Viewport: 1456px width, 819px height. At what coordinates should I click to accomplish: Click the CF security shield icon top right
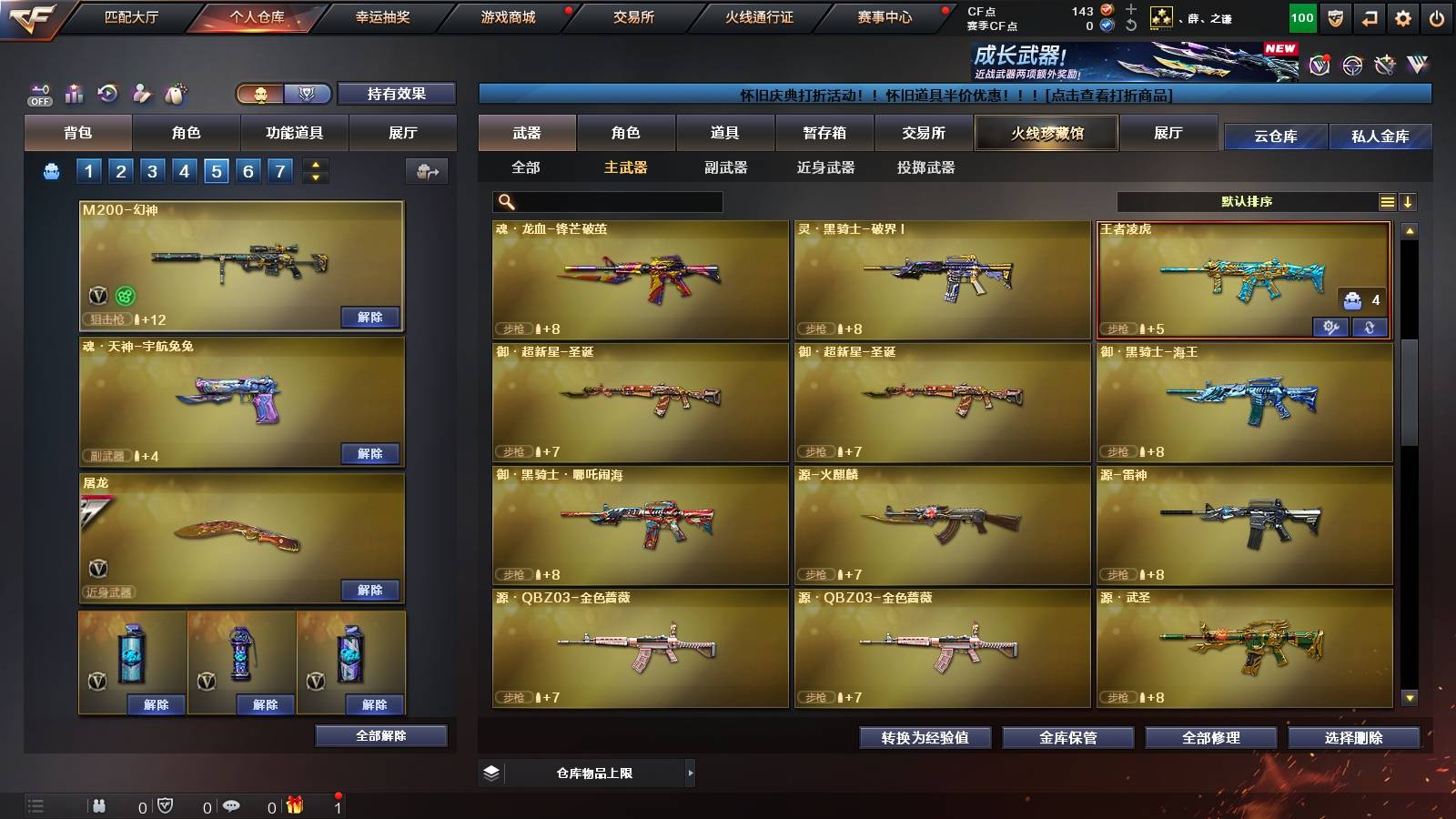pos(1334,17)
